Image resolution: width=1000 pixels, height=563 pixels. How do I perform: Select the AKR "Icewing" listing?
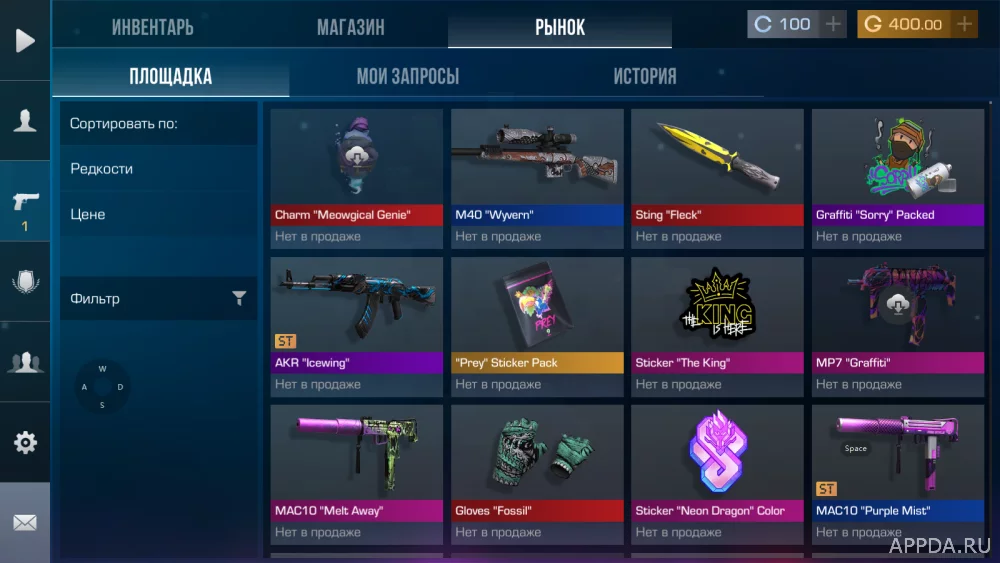click(x=356, y=318)
